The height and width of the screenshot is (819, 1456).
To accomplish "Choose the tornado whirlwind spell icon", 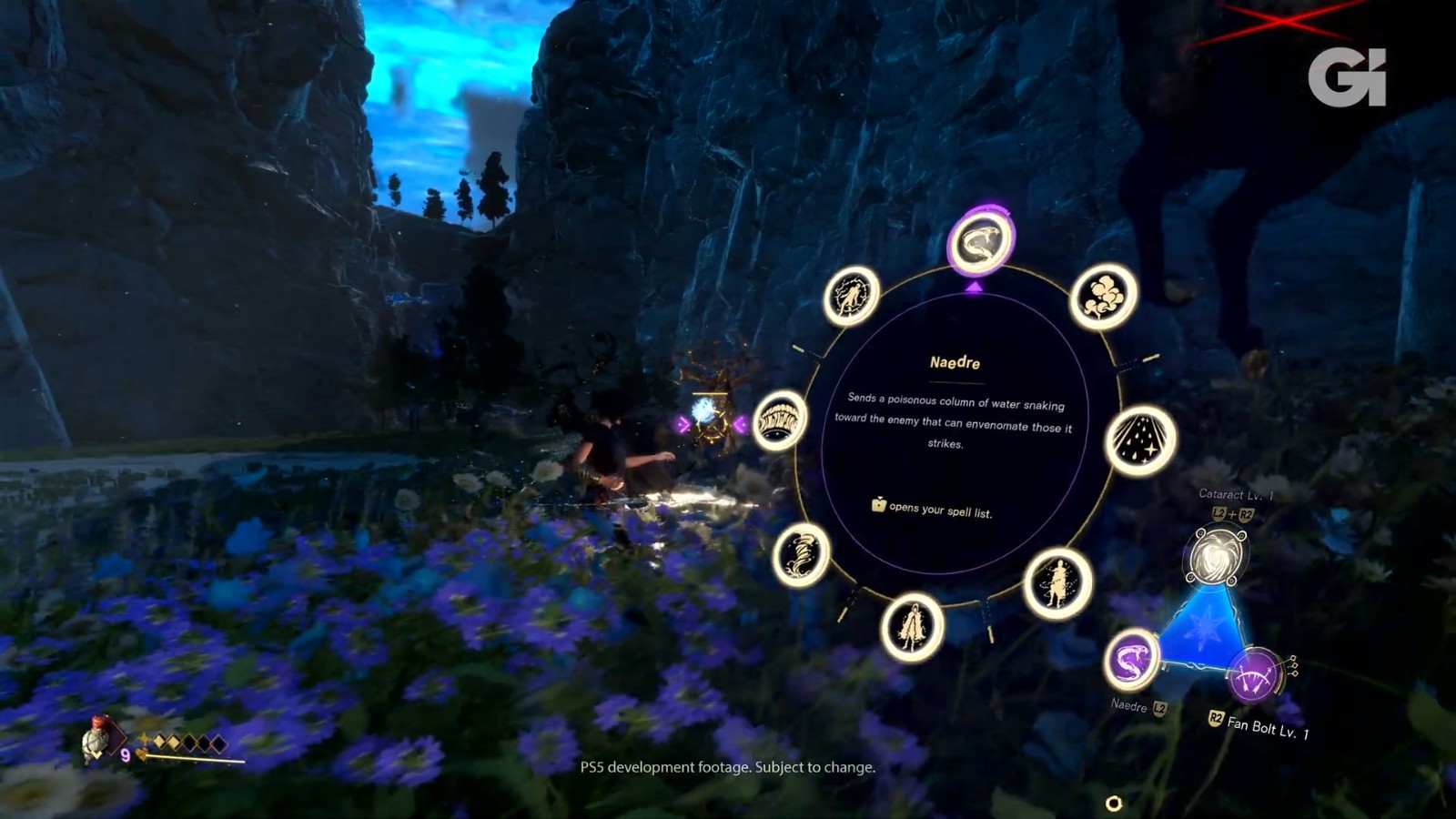I will pos(801,554).
